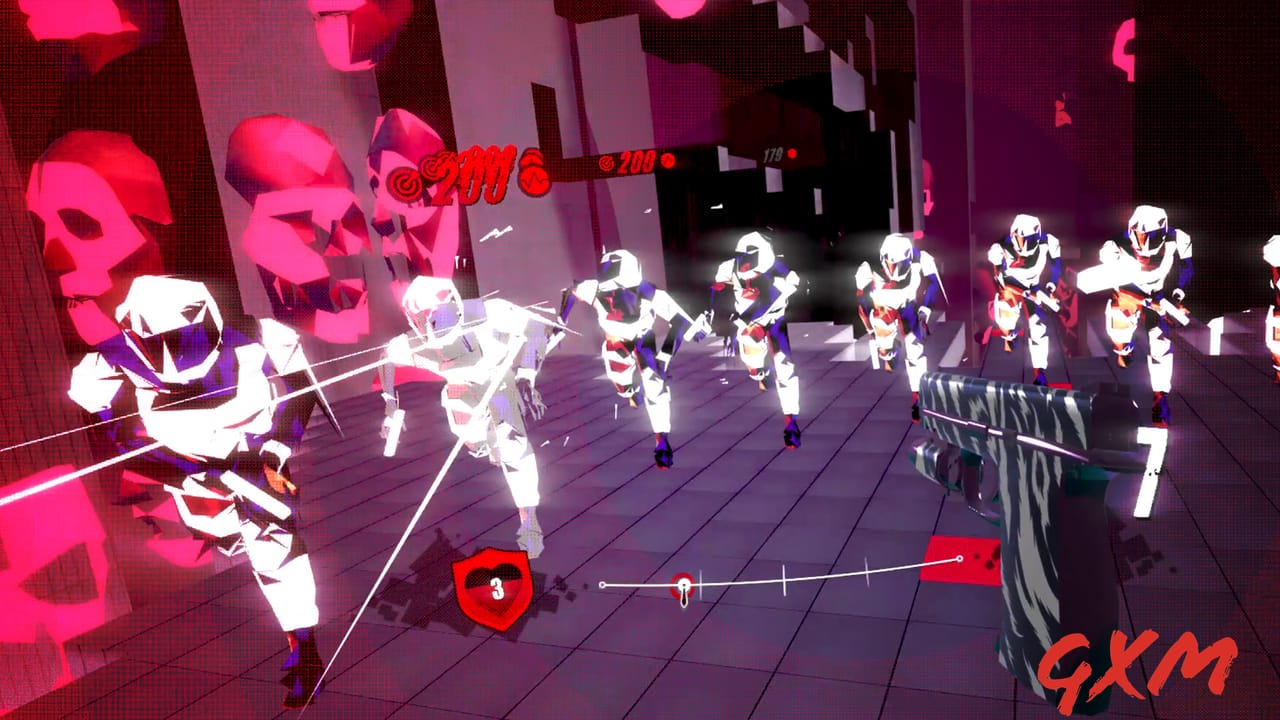The image size is (1280, 720).
Task: Click the small spiral icon left of the middle 200 counter
Action: 606,165
